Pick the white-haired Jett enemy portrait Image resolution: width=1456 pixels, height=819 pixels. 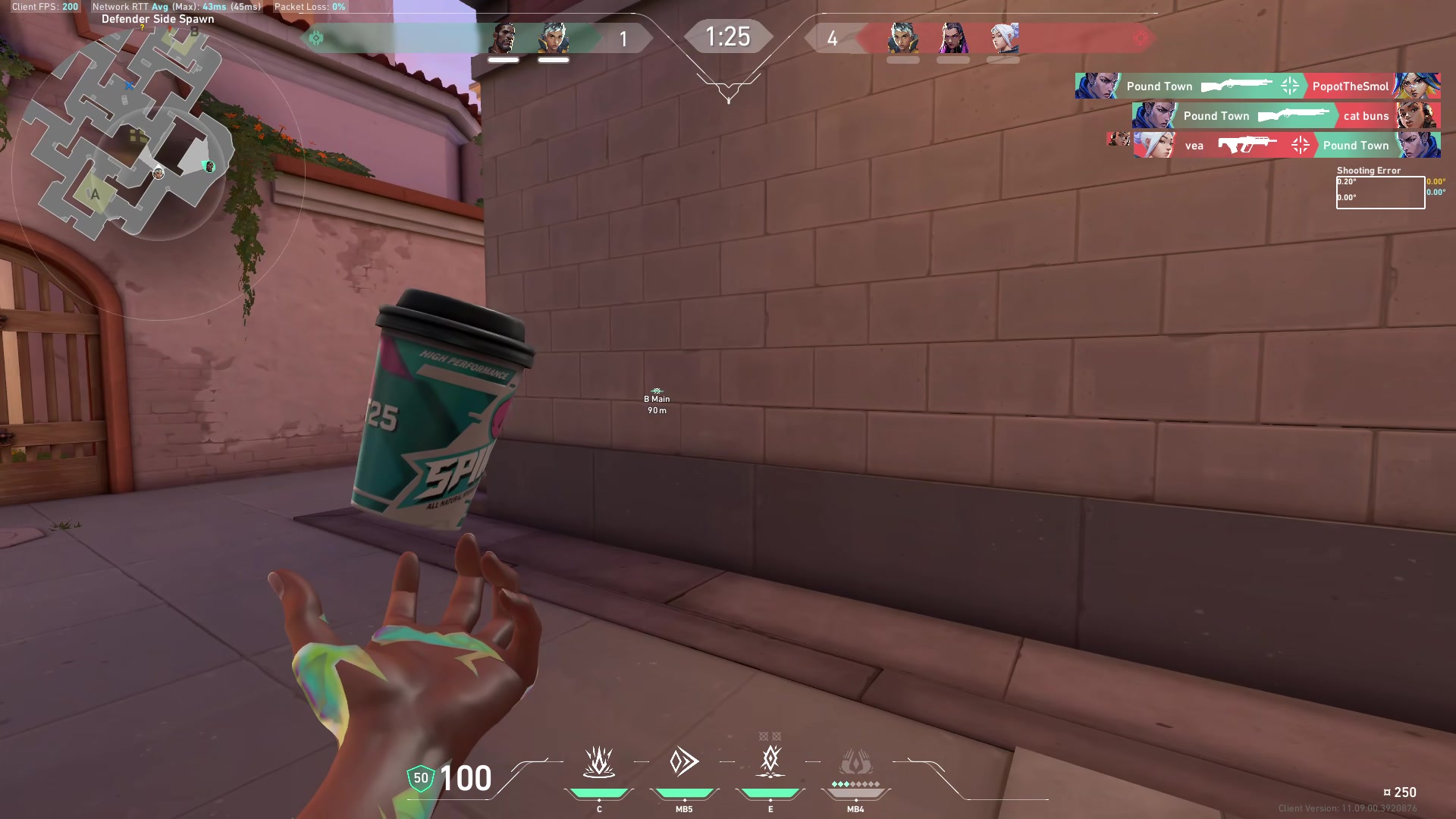pyautogui.click(x=1003, y=38)
